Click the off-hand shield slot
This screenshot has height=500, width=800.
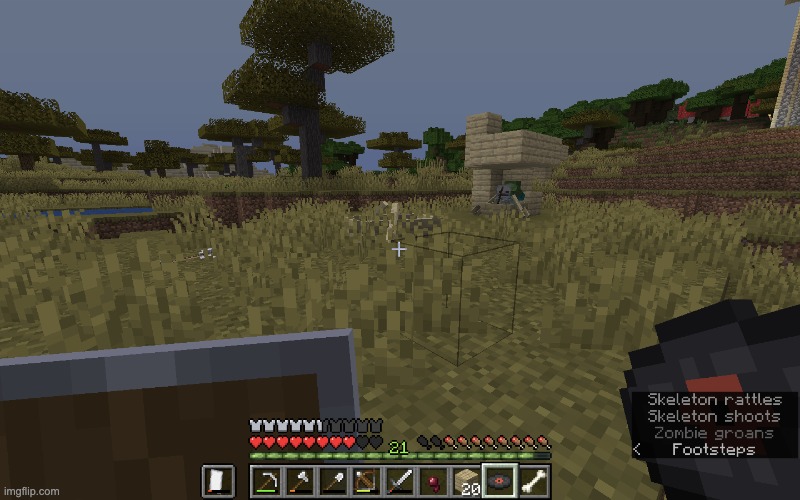217,482
